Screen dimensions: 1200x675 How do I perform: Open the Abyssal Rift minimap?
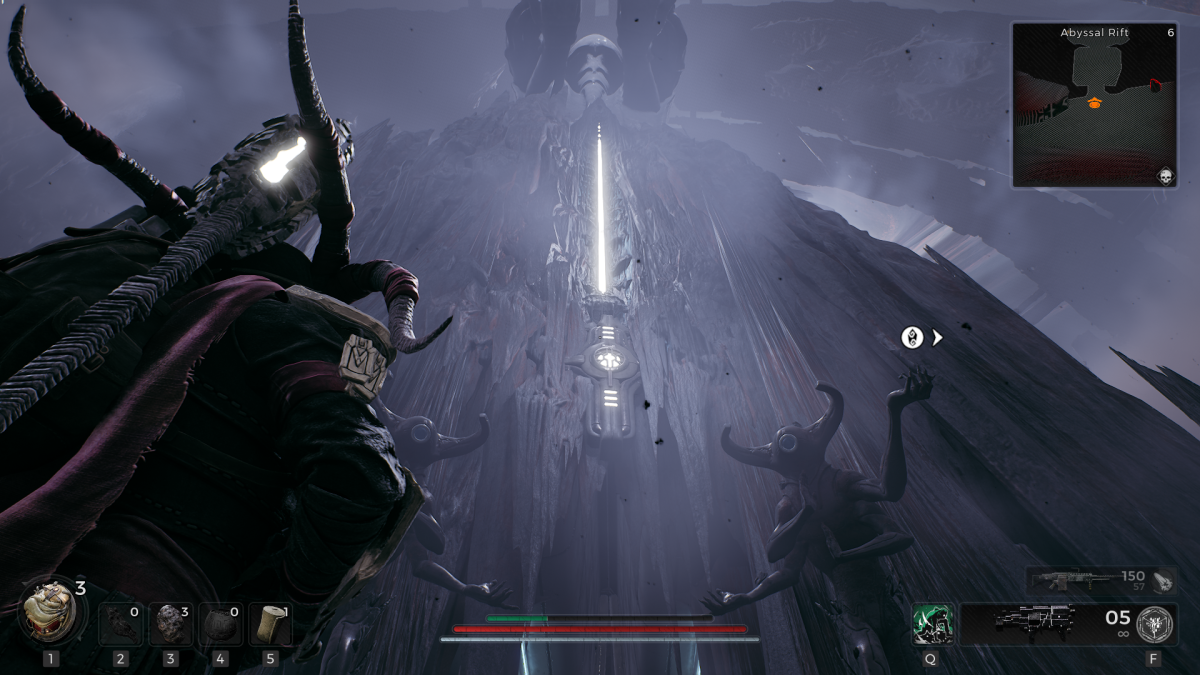[1093, 106]
